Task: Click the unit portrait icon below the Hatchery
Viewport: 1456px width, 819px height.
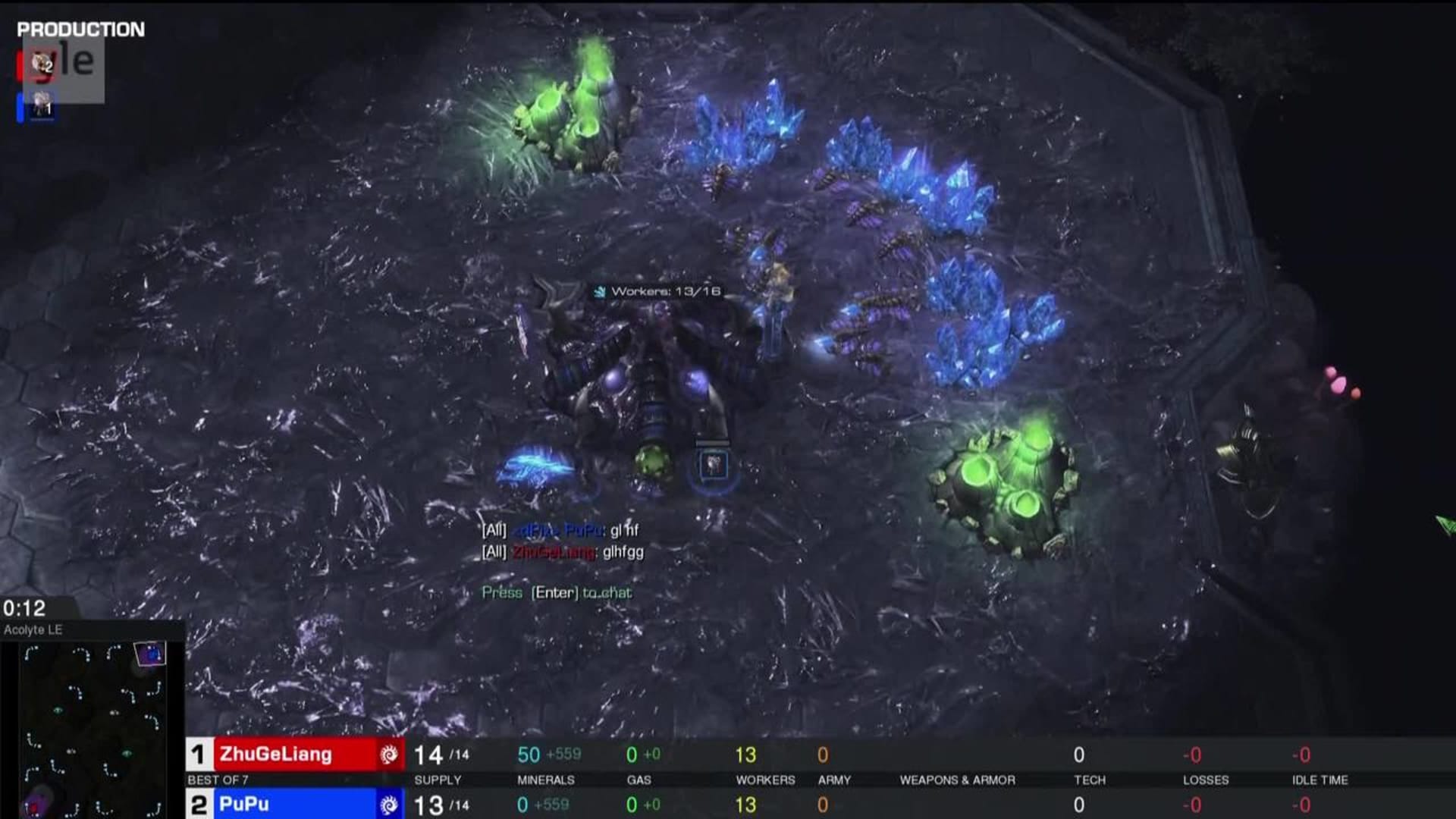Action: tap(713, 465)
